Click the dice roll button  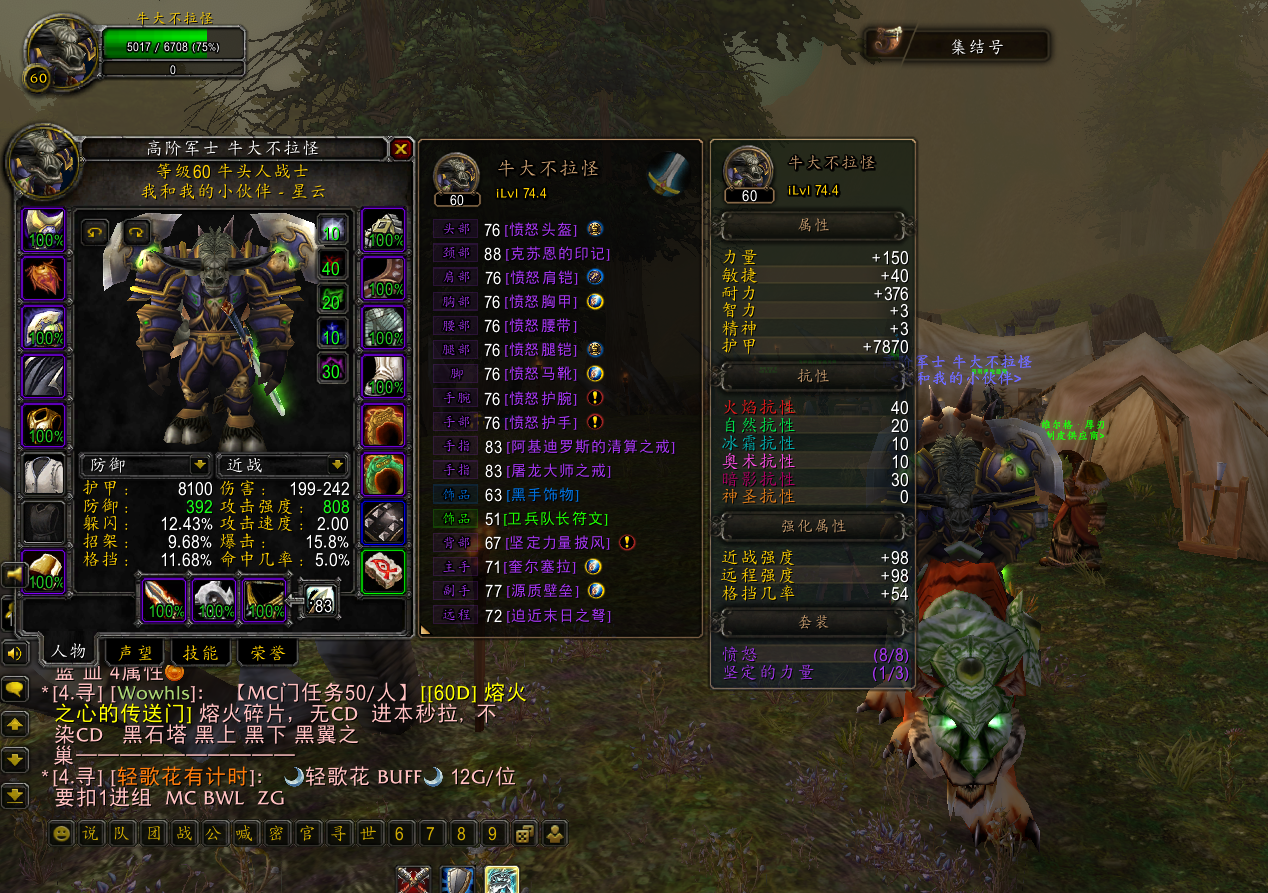pos(523,833)
